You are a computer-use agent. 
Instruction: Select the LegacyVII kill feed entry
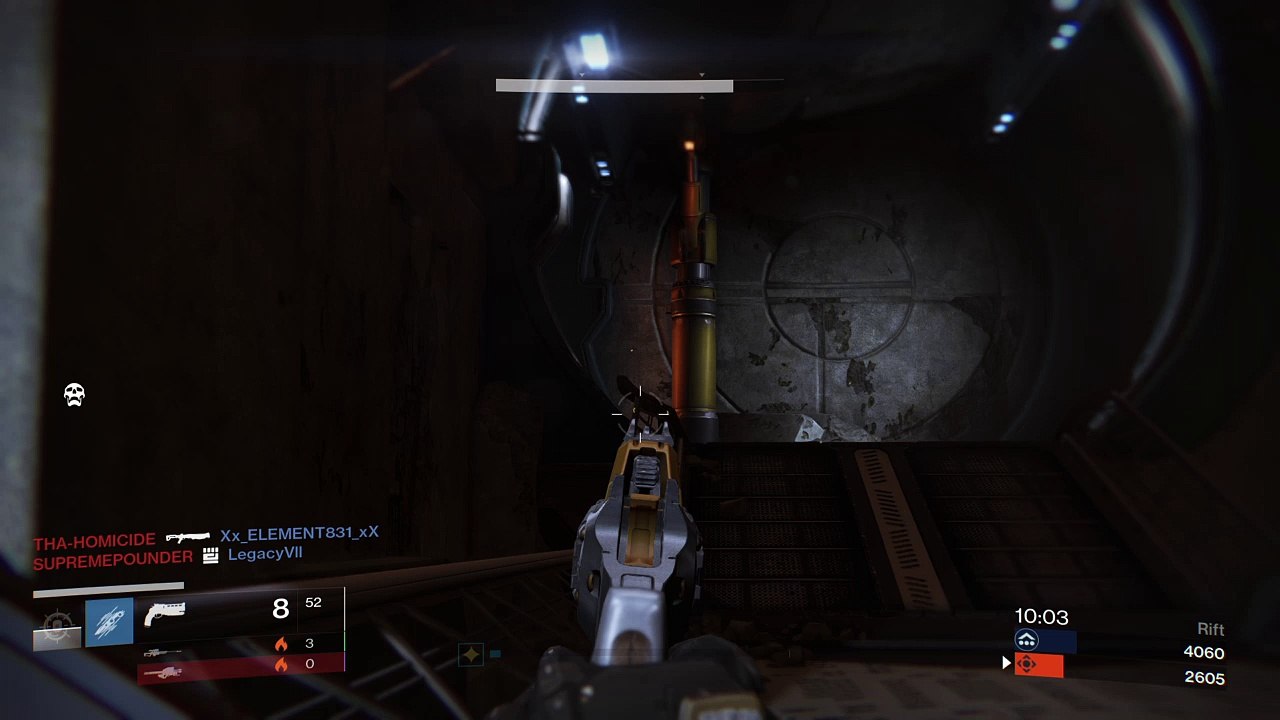coord(265,554)
